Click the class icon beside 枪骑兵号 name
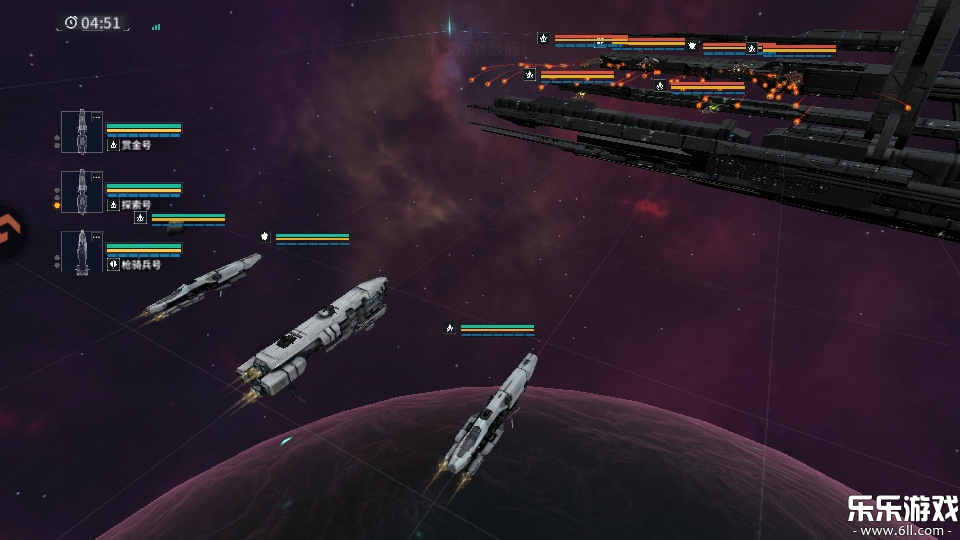The height and width of the screenshot is (540, 960). [x=113, y=265]
